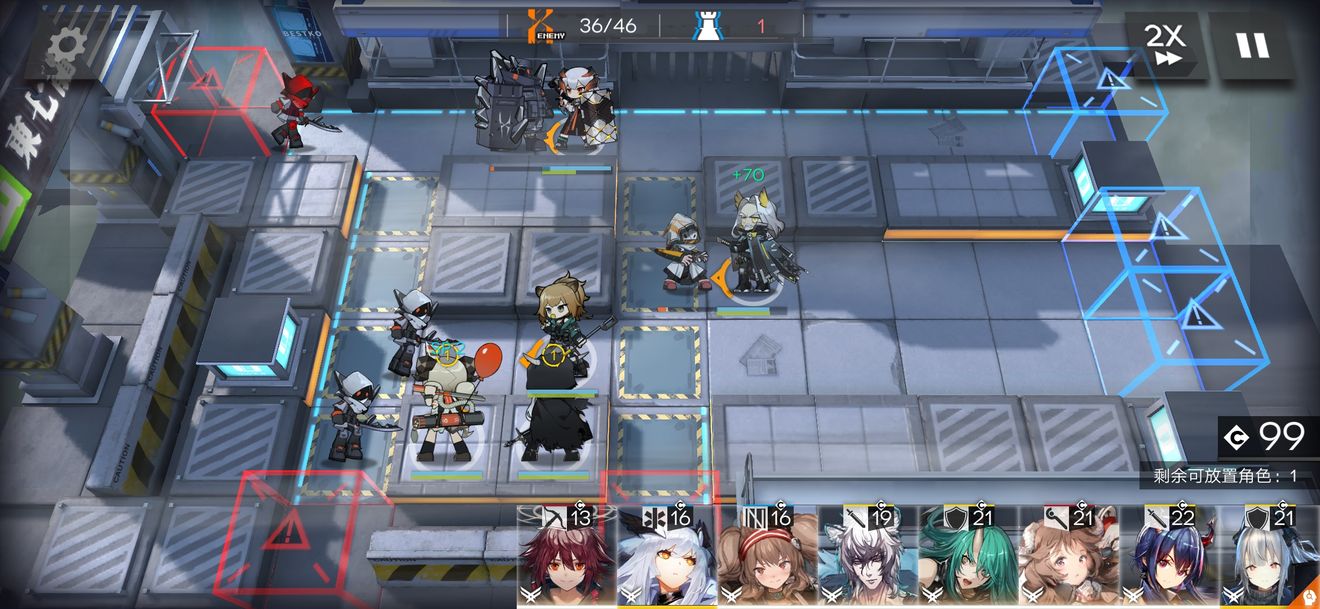Image resolution: width=1320 pixels, height=609 pixels.
Task: Pause the battle
Action: [1251, 45]
